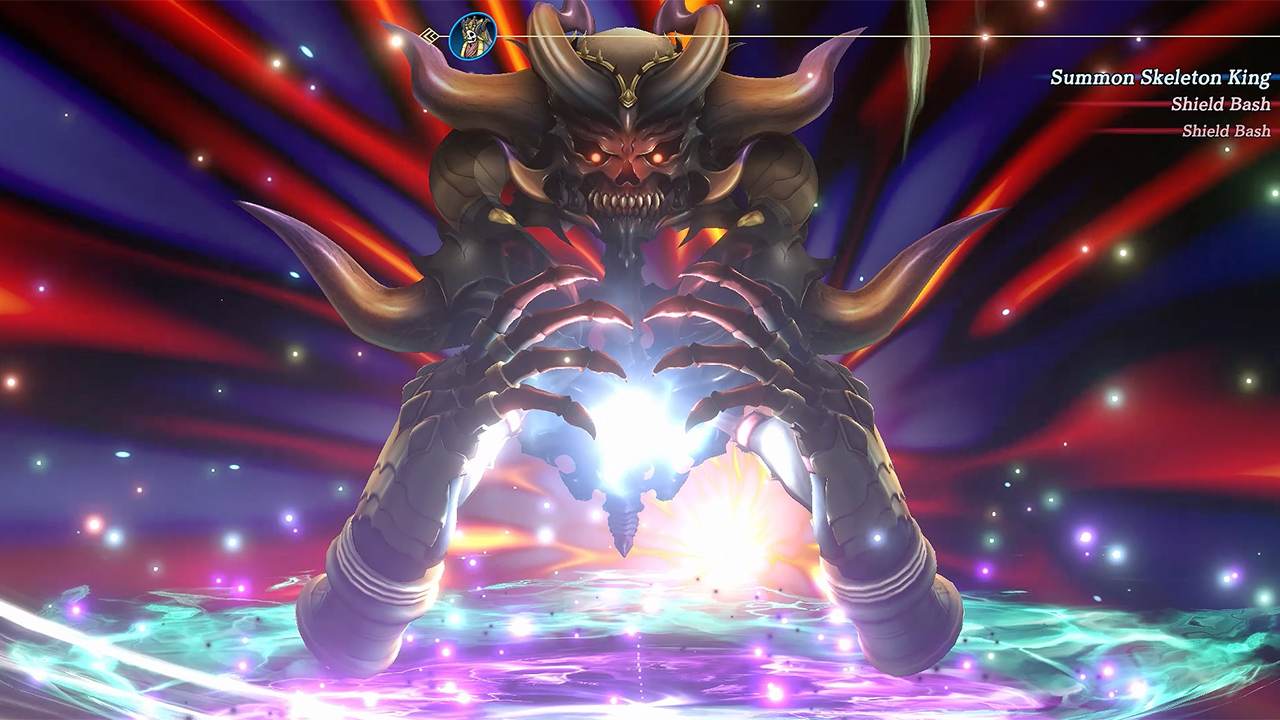This screenshot has height=720, width=1280.
Task: Click the skull face of the Skeleton King portrait
Action: [470, 35]
